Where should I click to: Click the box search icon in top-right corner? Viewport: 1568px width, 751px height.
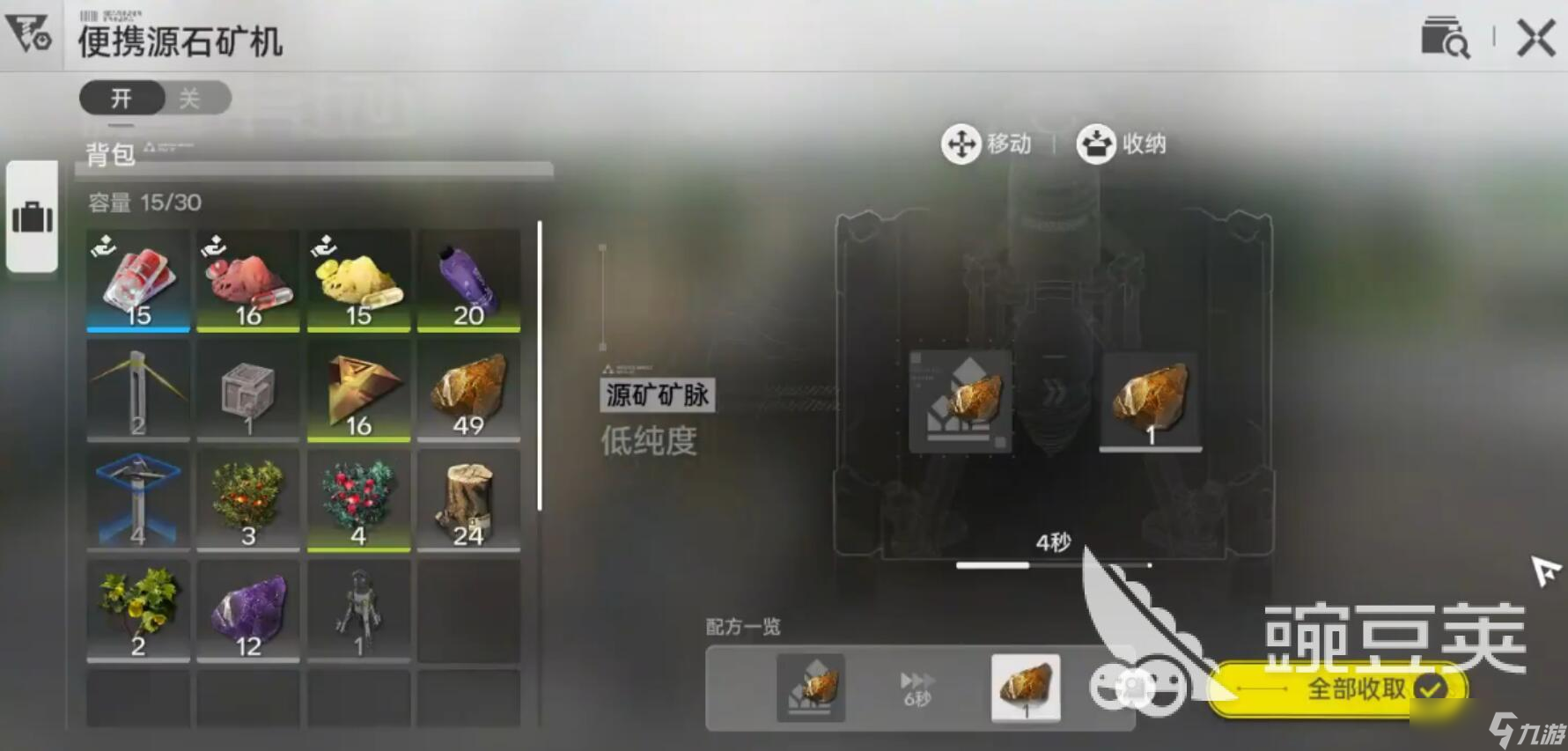coord(1444,39)
